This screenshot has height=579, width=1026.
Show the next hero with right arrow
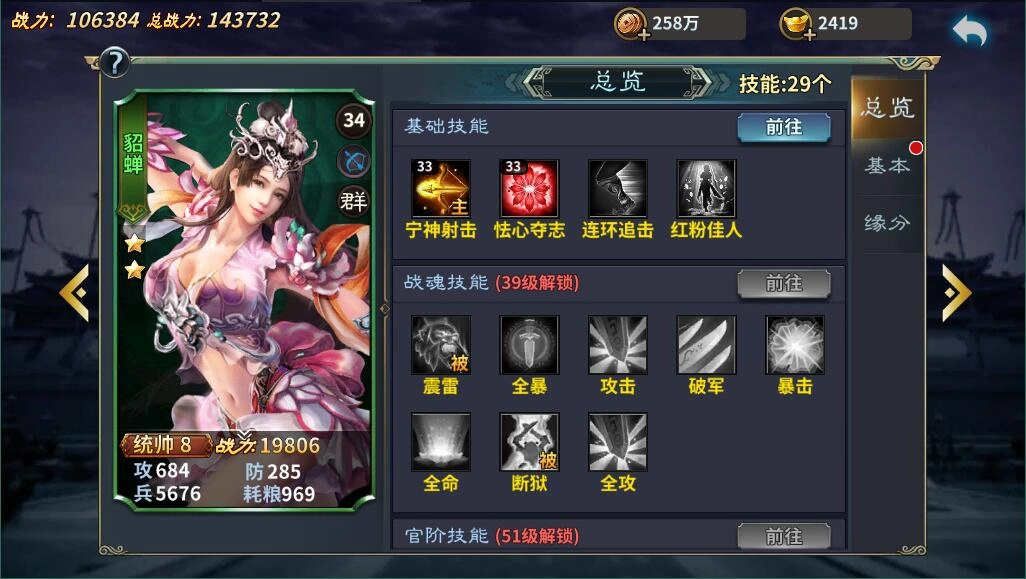pyautogui.click(x=956, y=293)
